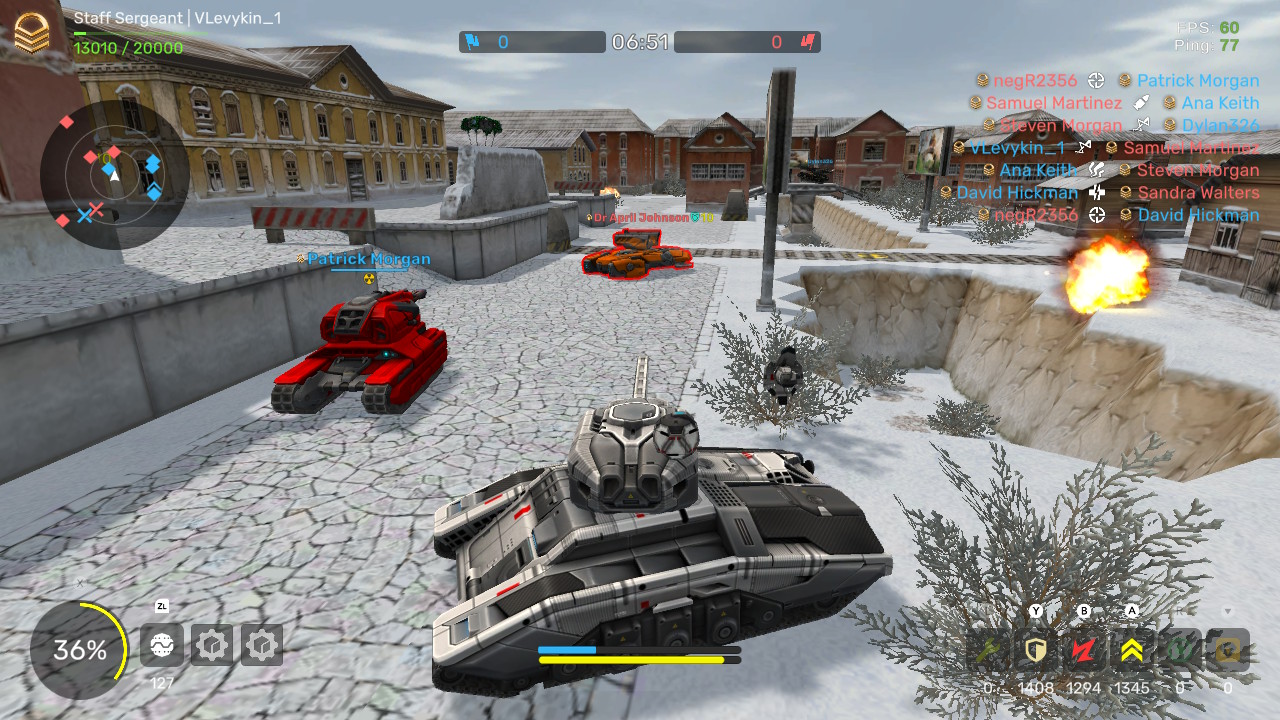Click the Gold Box supply icon
1280x720 pixels.
click(x=1227, y=649)
